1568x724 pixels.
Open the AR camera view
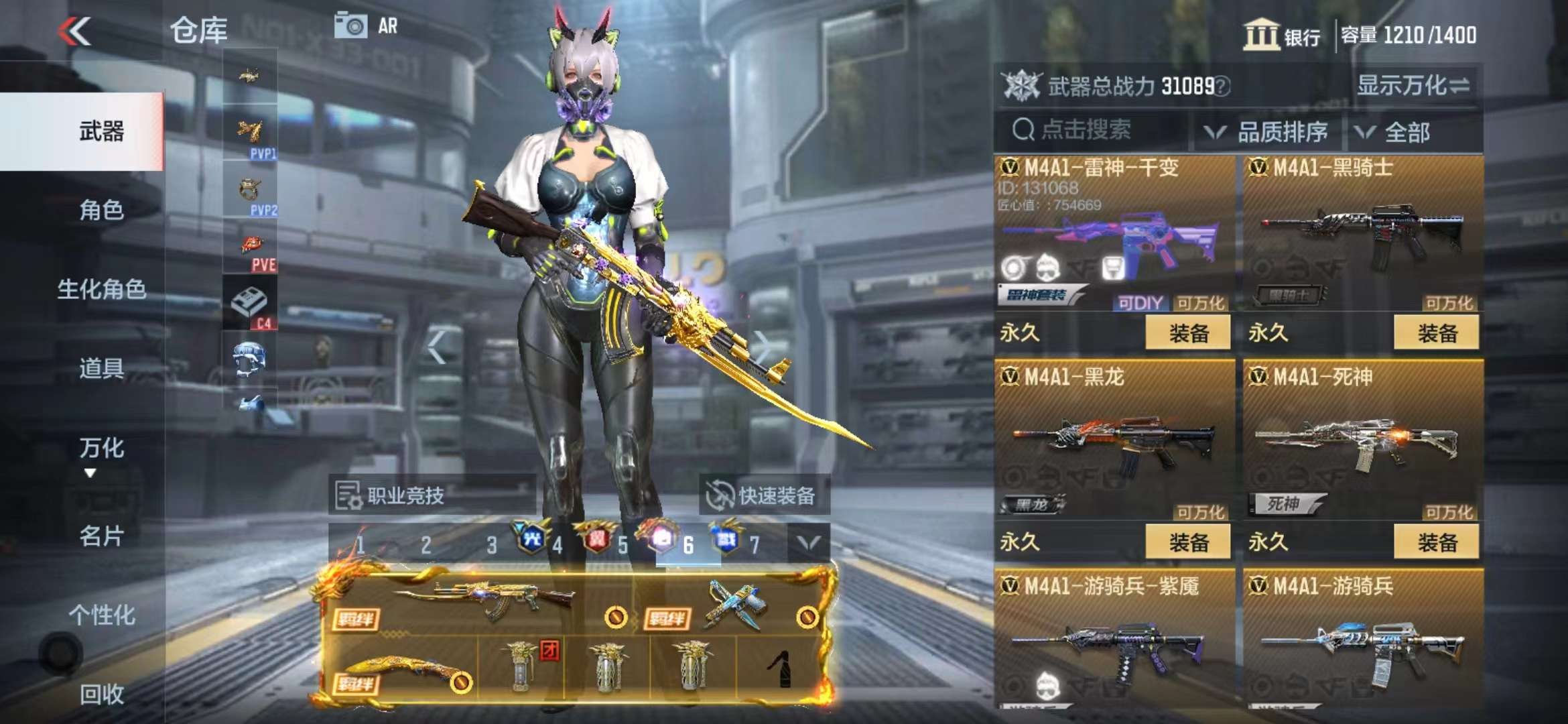tap(366, 26)
